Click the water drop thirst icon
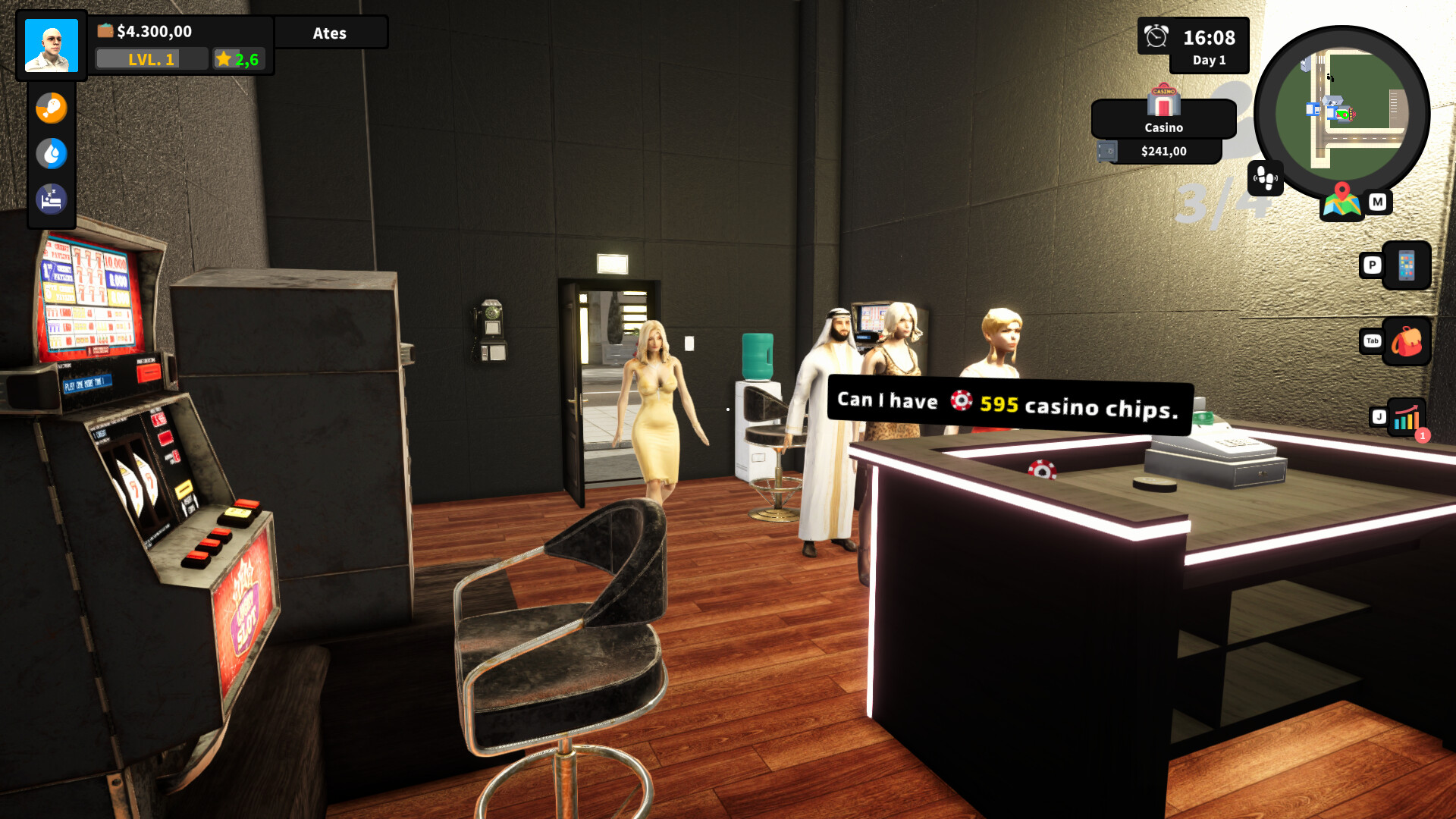This screenshot has width=1456, height=819. tap(51, 152)
